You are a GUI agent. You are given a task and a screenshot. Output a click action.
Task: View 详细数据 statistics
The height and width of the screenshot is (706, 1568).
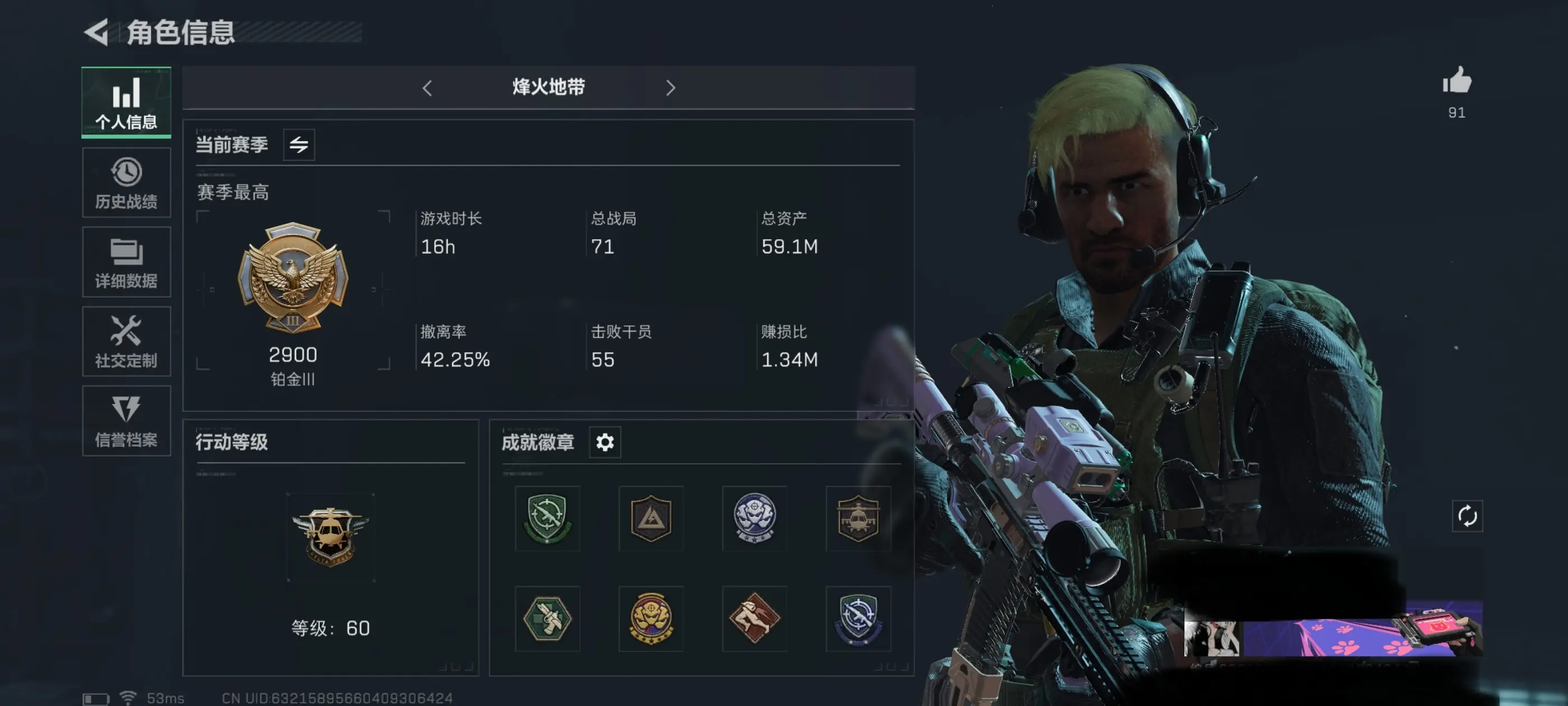[x=126, y=262]
